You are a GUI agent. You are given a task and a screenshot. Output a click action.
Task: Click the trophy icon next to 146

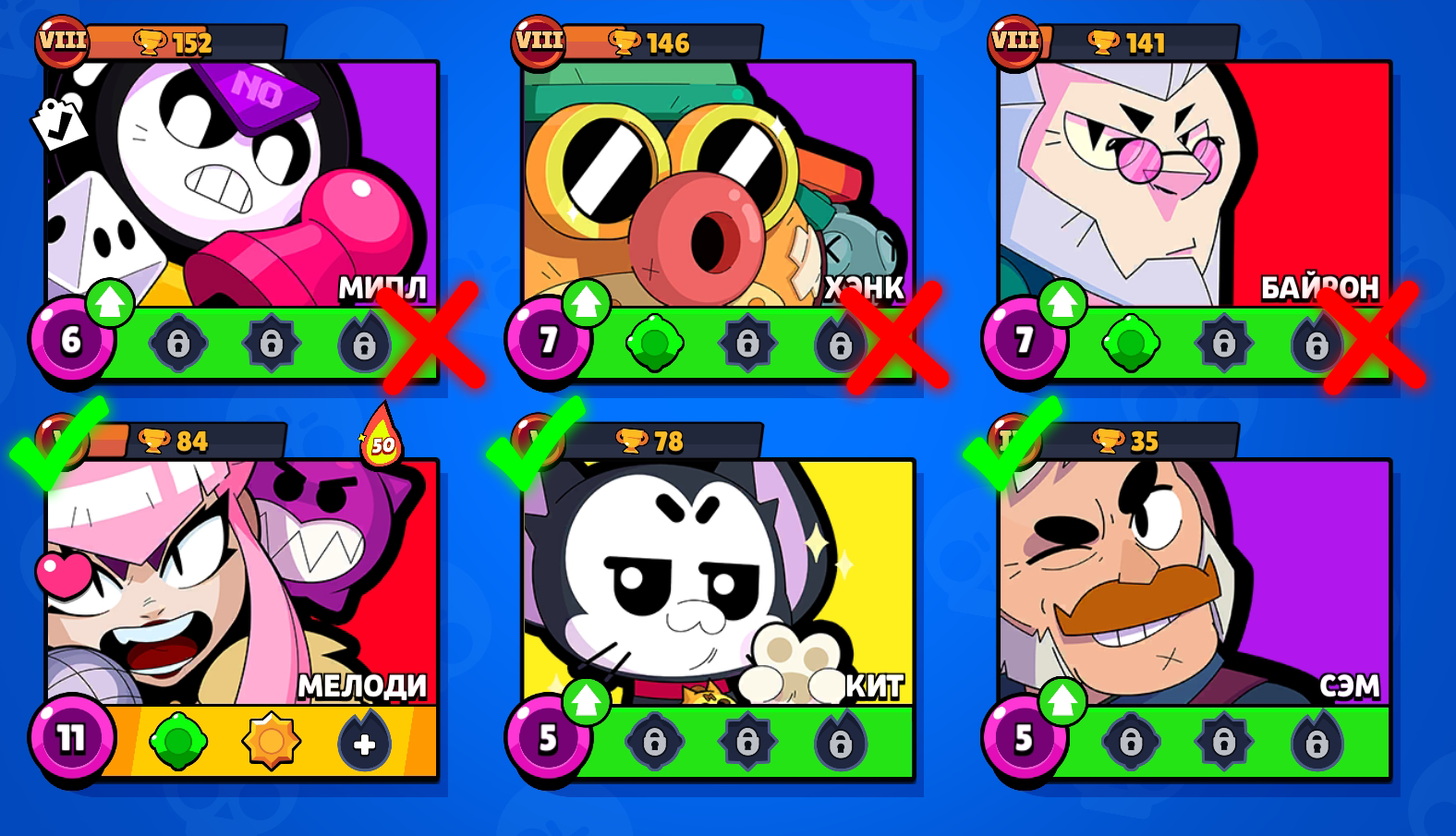click(x=627, y=41)
